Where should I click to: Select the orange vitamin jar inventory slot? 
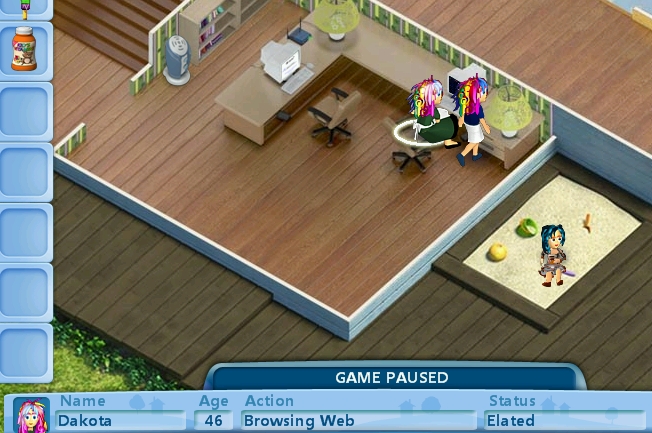coord(25,49)
